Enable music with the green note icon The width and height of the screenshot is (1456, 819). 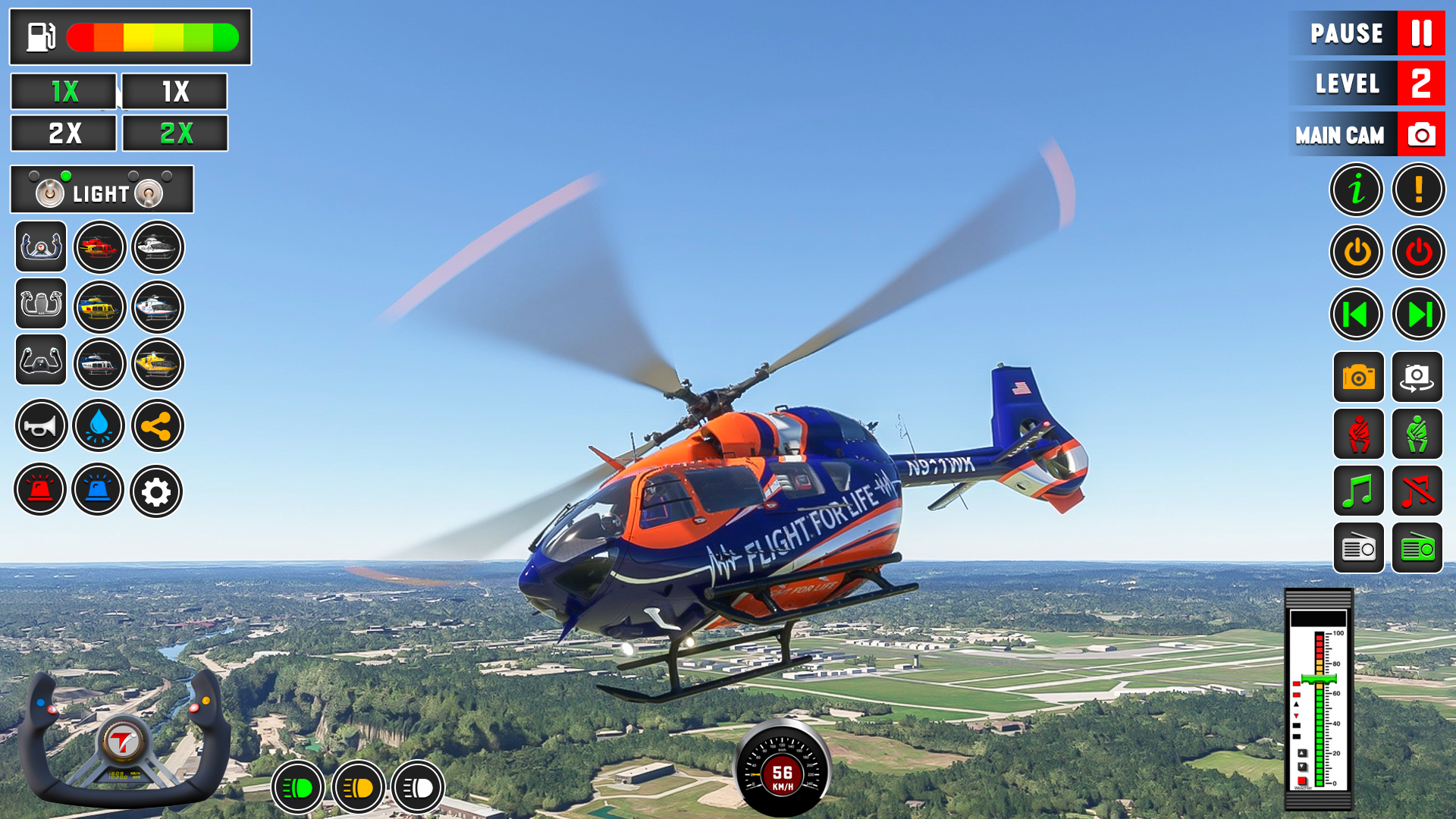[1357, 491]
